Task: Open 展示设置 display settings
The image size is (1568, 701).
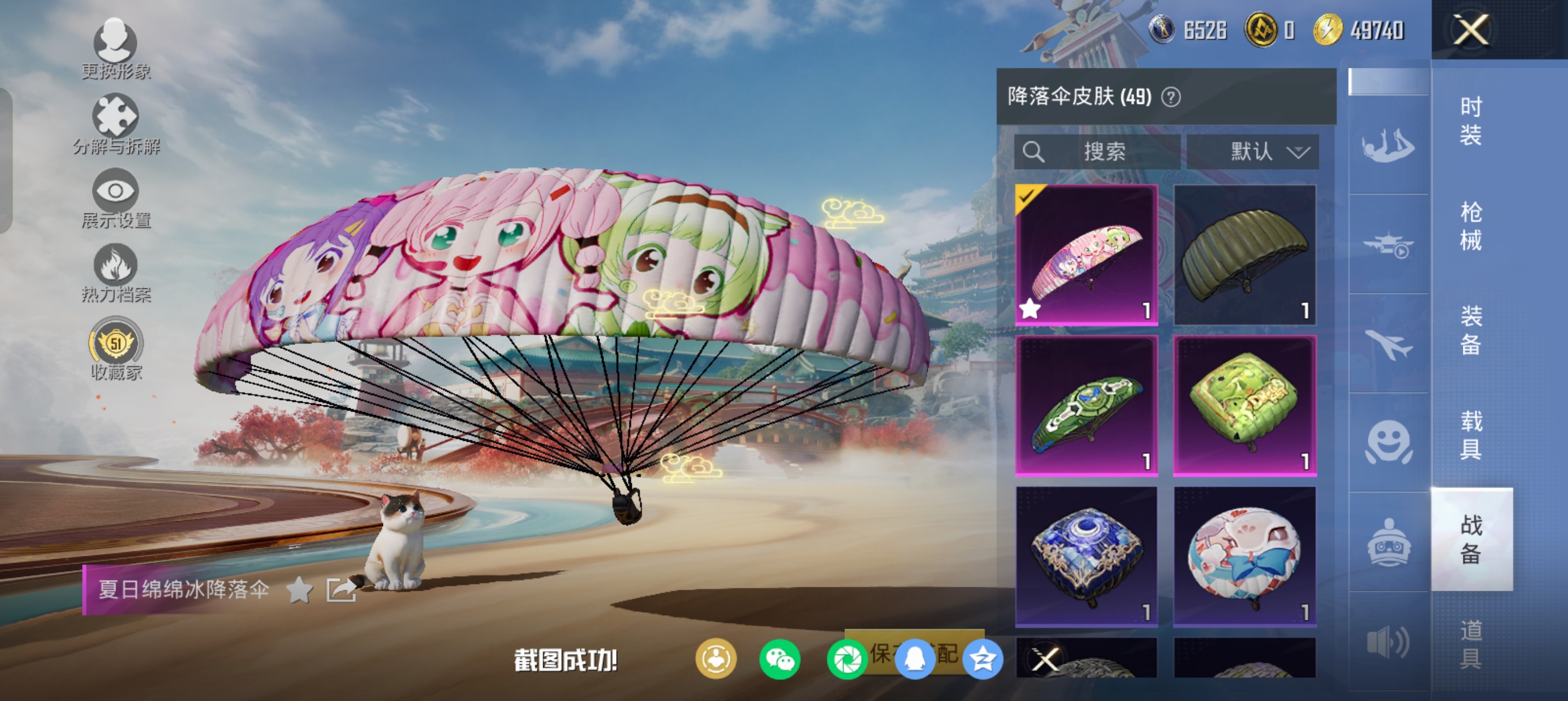Action: [115, 198]
